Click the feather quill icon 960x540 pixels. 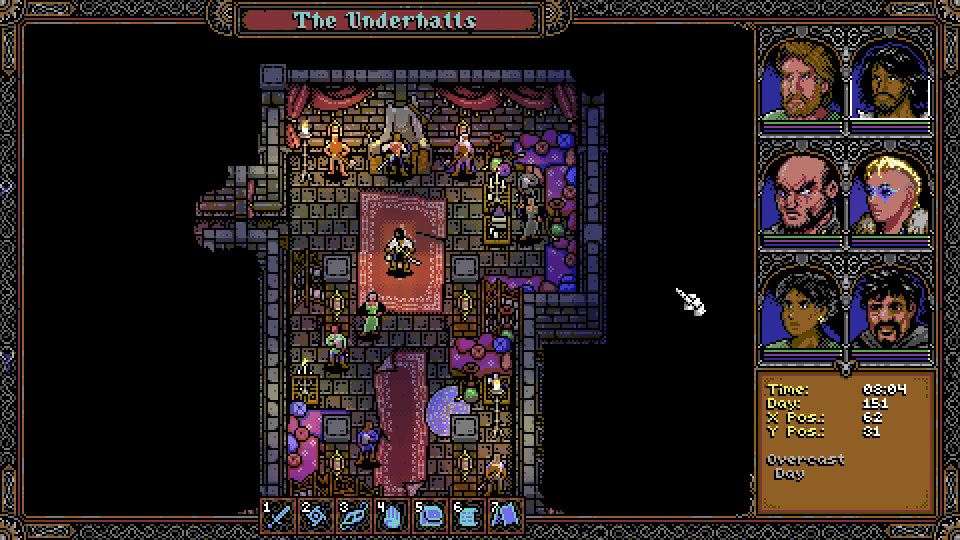[x=354, y=514]
